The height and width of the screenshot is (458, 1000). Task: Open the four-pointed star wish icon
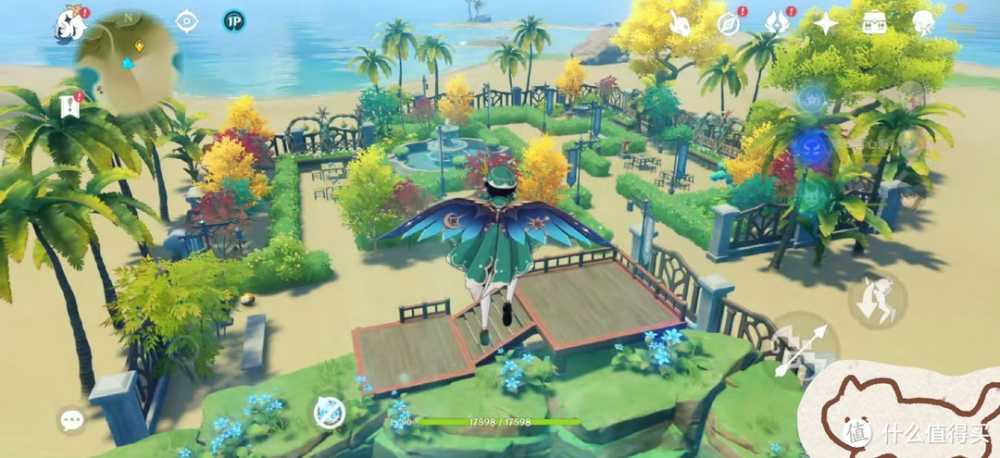tap(826, 22)
